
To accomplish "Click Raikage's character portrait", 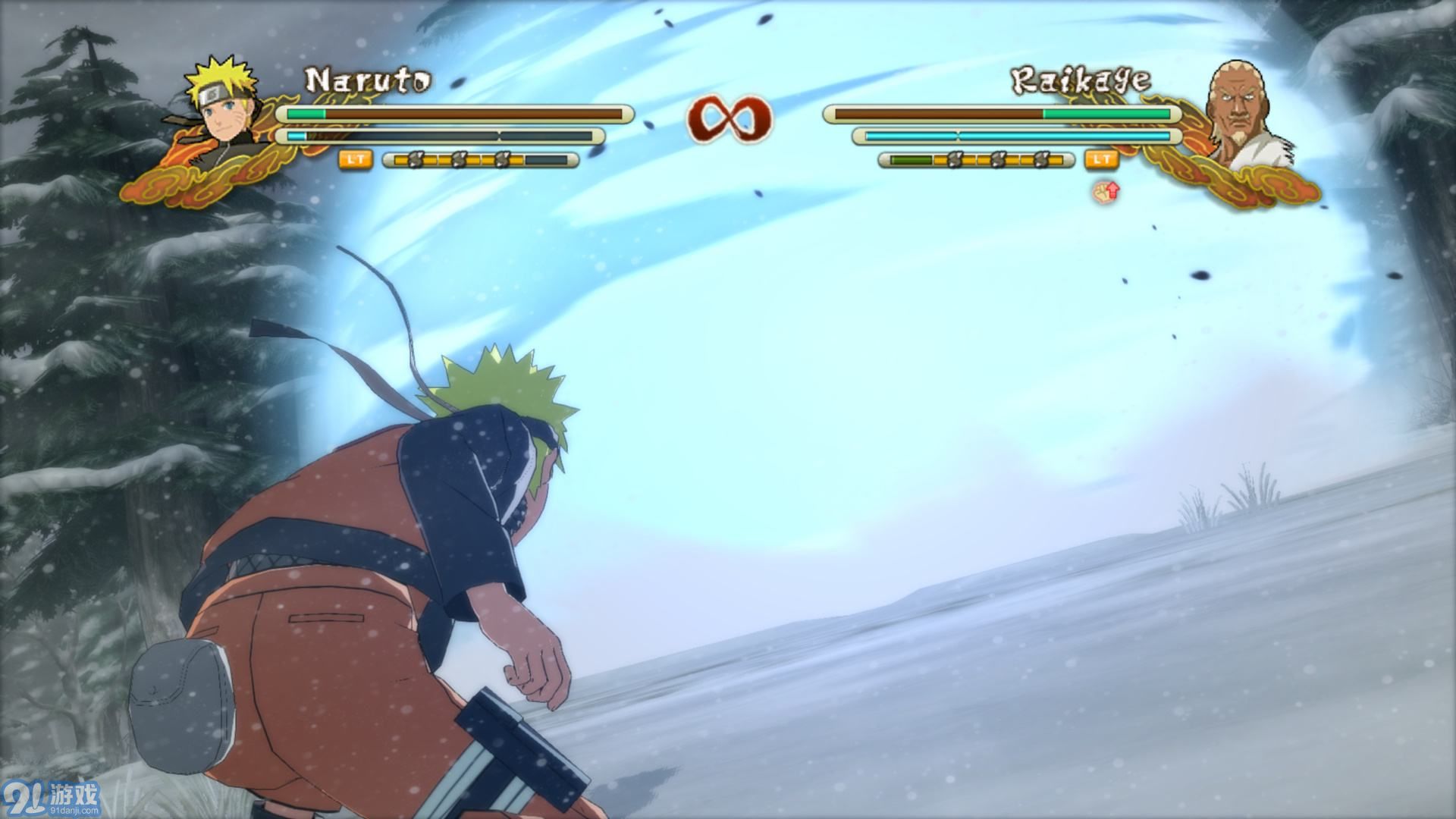I will point(1242,114).
